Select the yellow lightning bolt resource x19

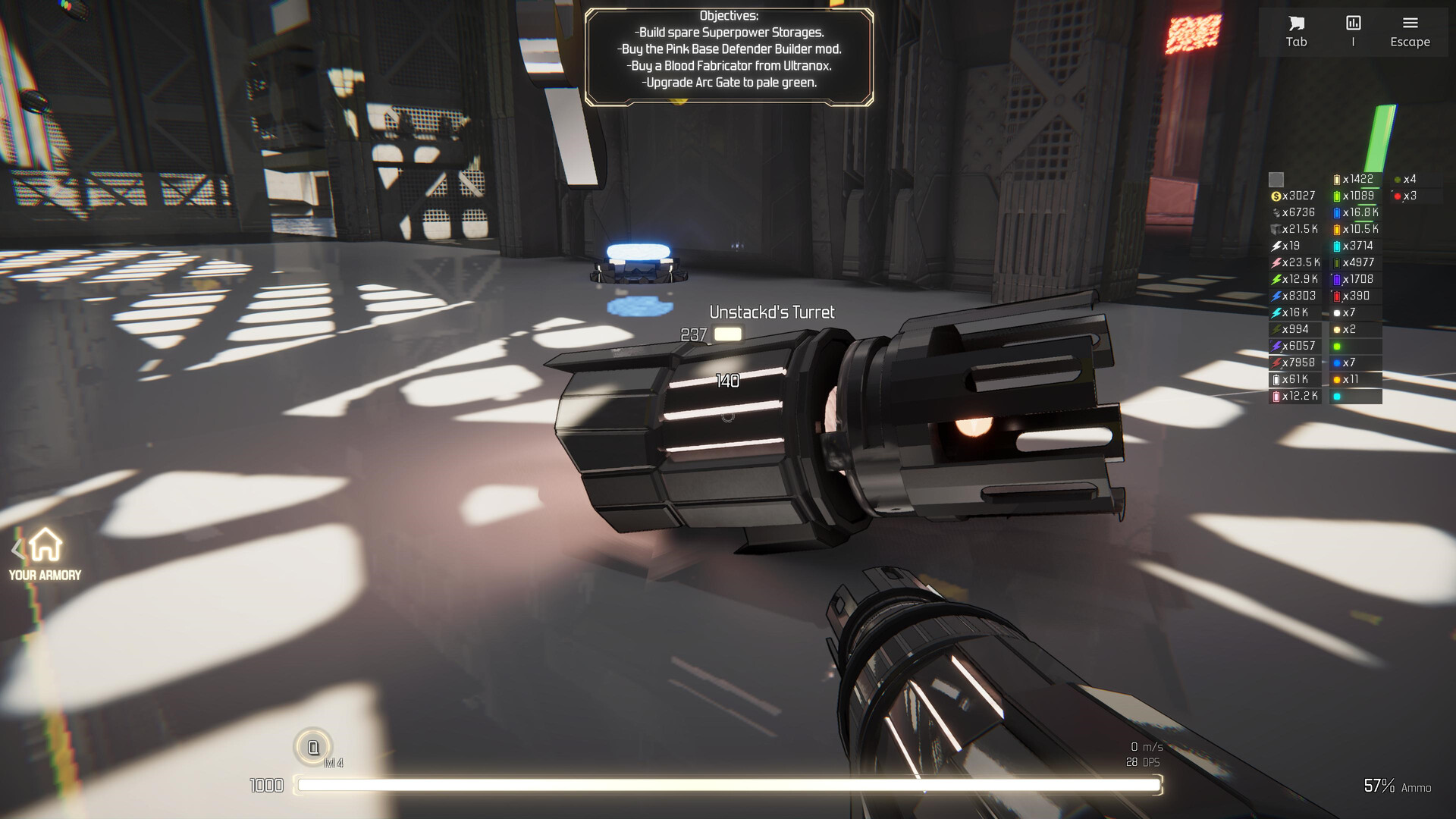click(1276, 245)
